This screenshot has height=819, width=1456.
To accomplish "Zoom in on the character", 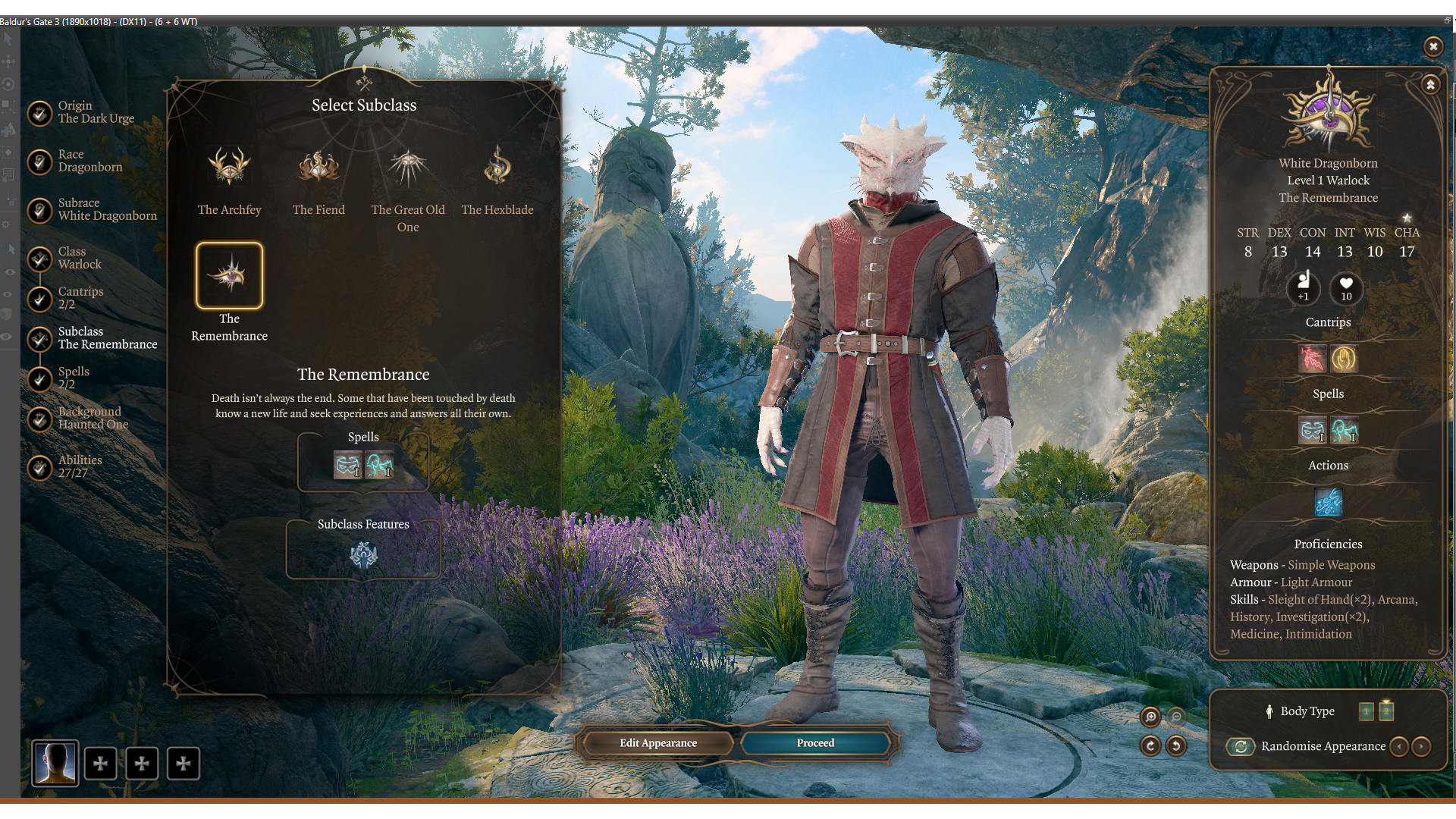I will tap(1150, 717).
